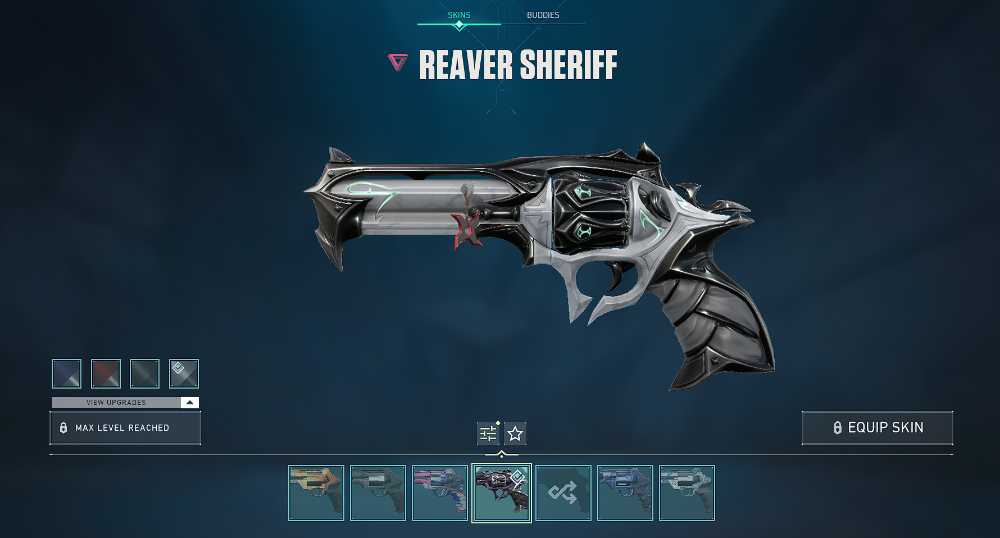Open the skin filter sliders icon

(488, 433)
